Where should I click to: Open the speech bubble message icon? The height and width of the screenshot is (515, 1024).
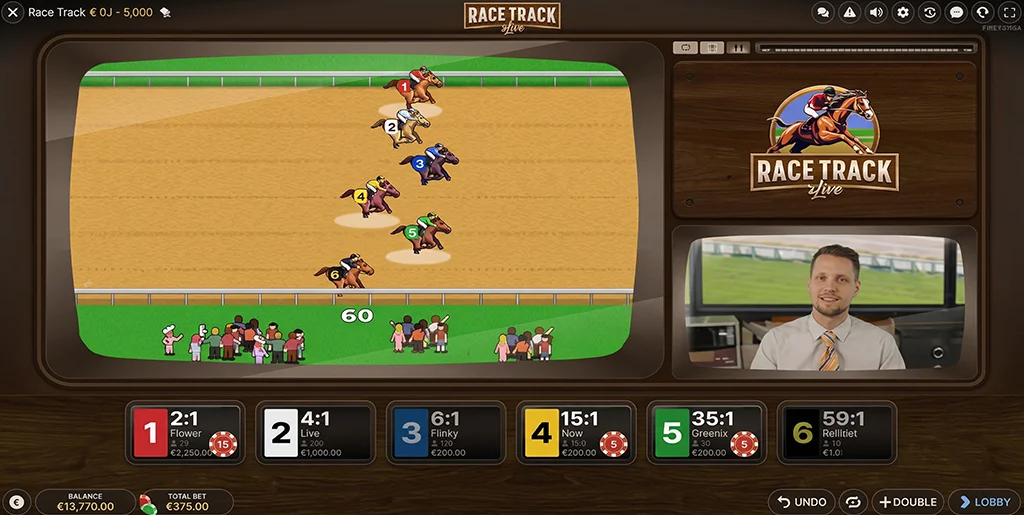(957, 13)
